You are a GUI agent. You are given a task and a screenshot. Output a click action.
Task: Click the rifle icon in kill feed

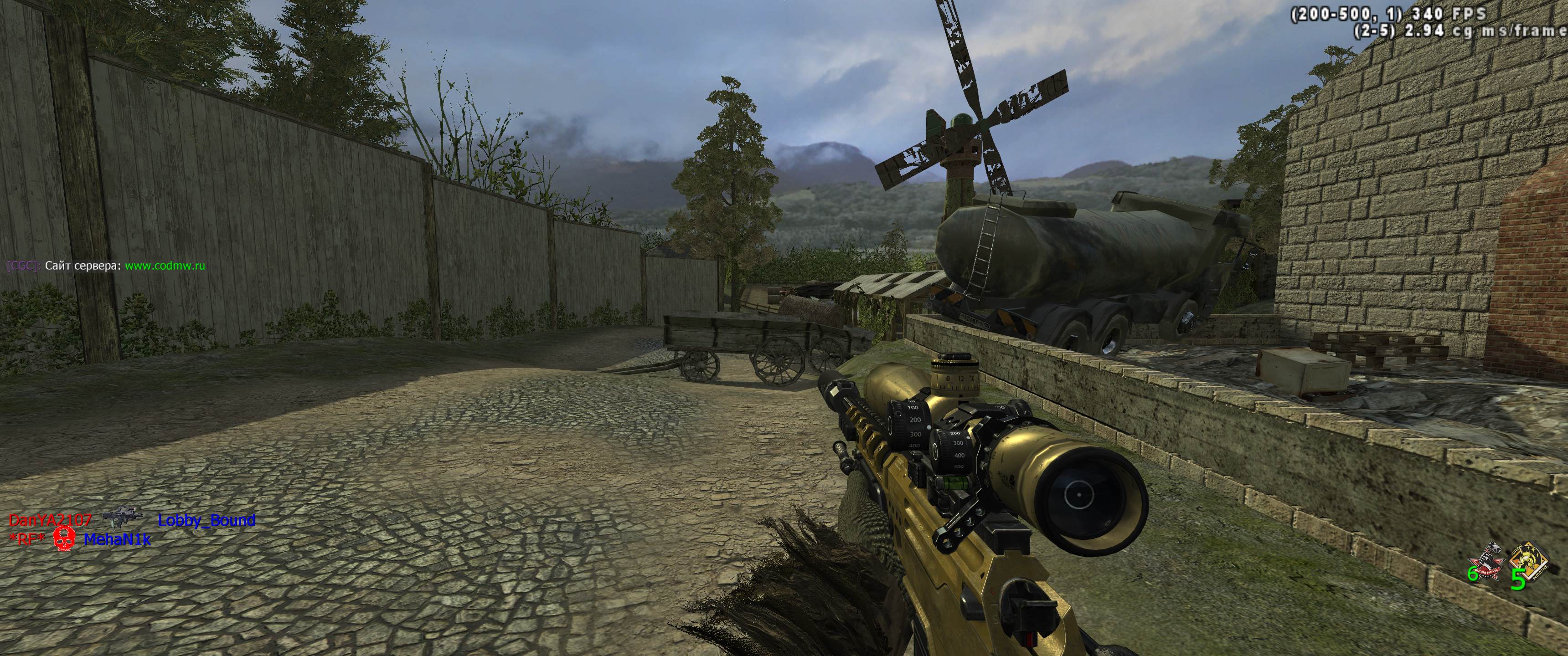tap(122, 517)
